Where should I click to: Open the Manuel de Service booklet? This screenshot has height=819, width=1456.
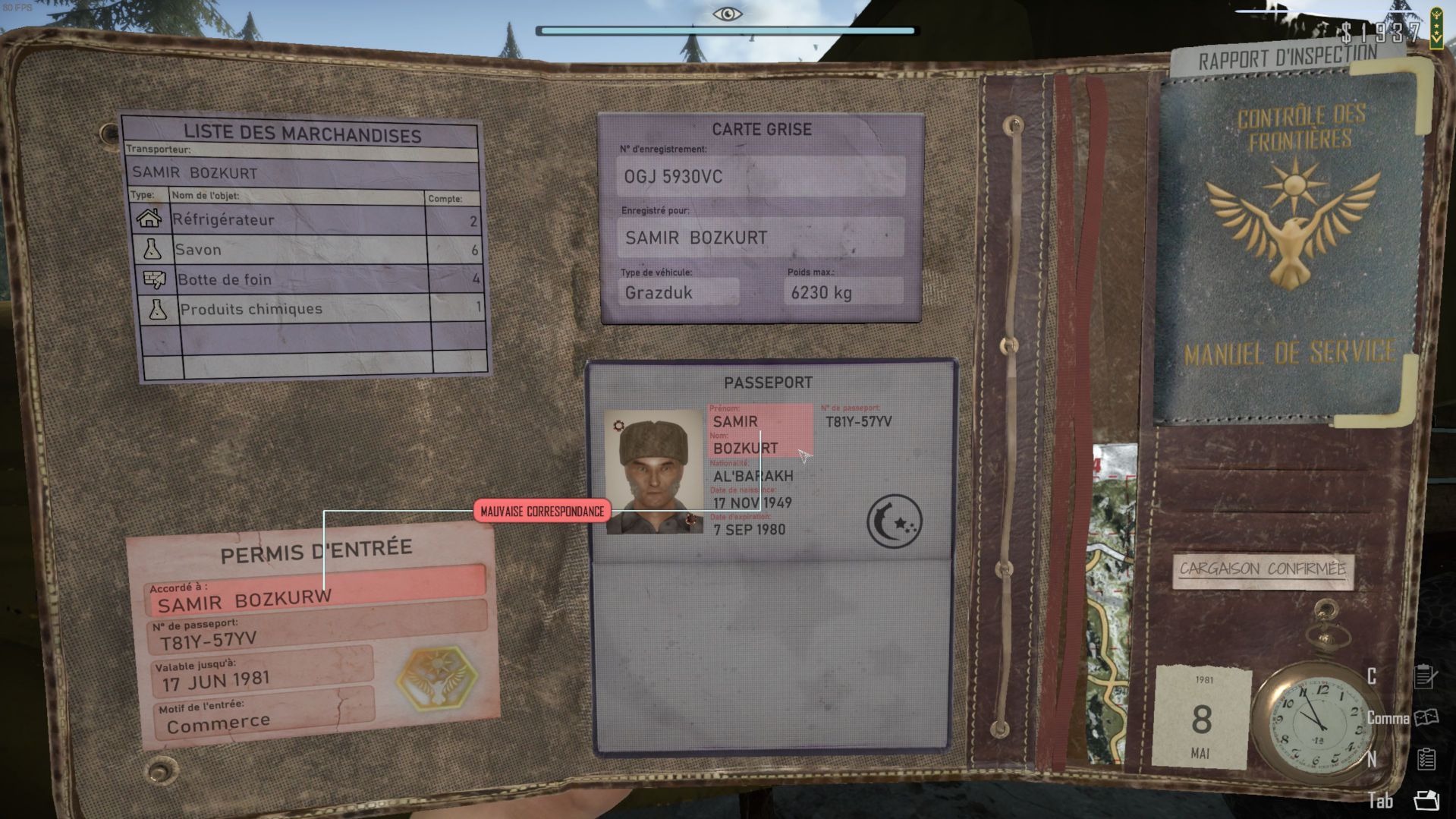tap(1289, 243)
